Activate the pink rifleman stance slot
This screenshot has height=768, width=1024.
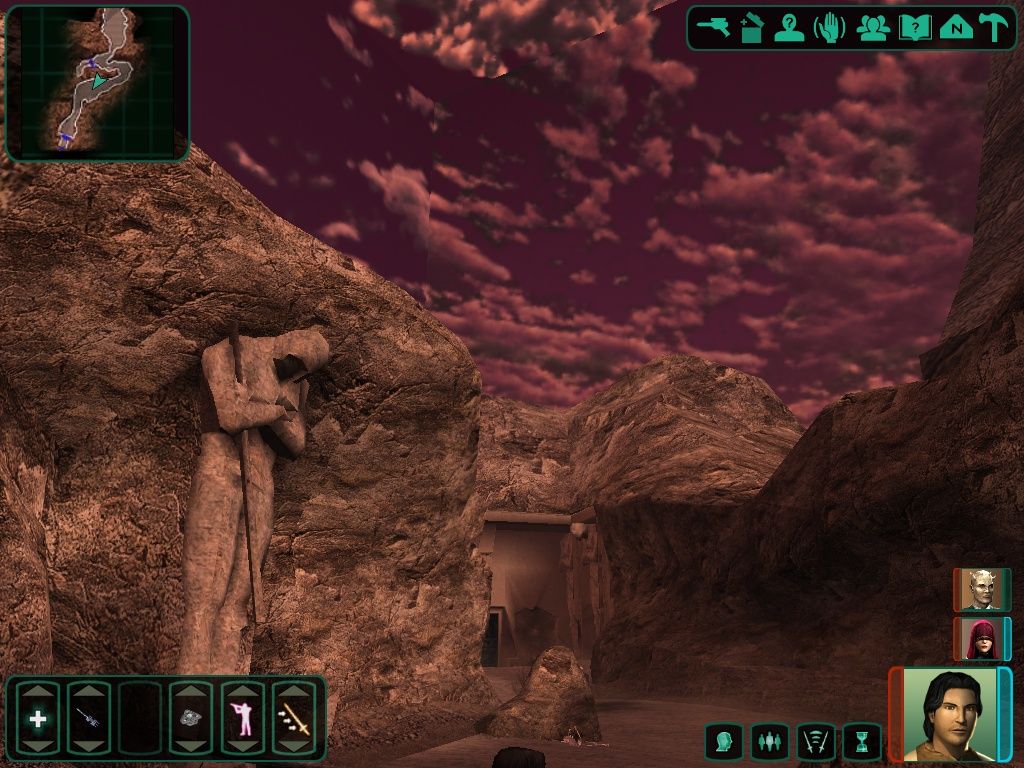tap(242, 718)
